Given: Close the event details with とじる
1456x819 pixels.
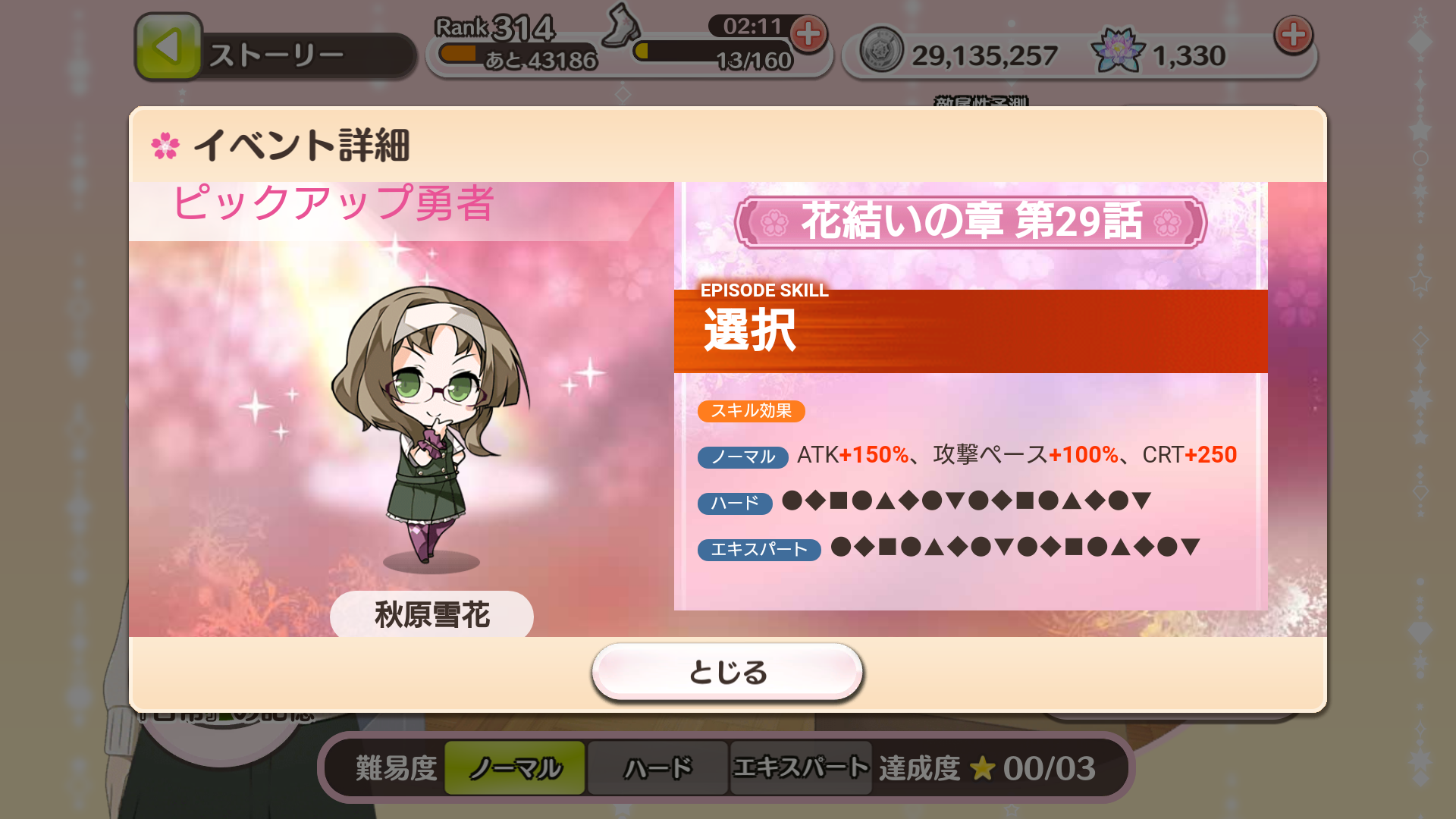Looking at the screenshot, I should (x=727, y=672).
